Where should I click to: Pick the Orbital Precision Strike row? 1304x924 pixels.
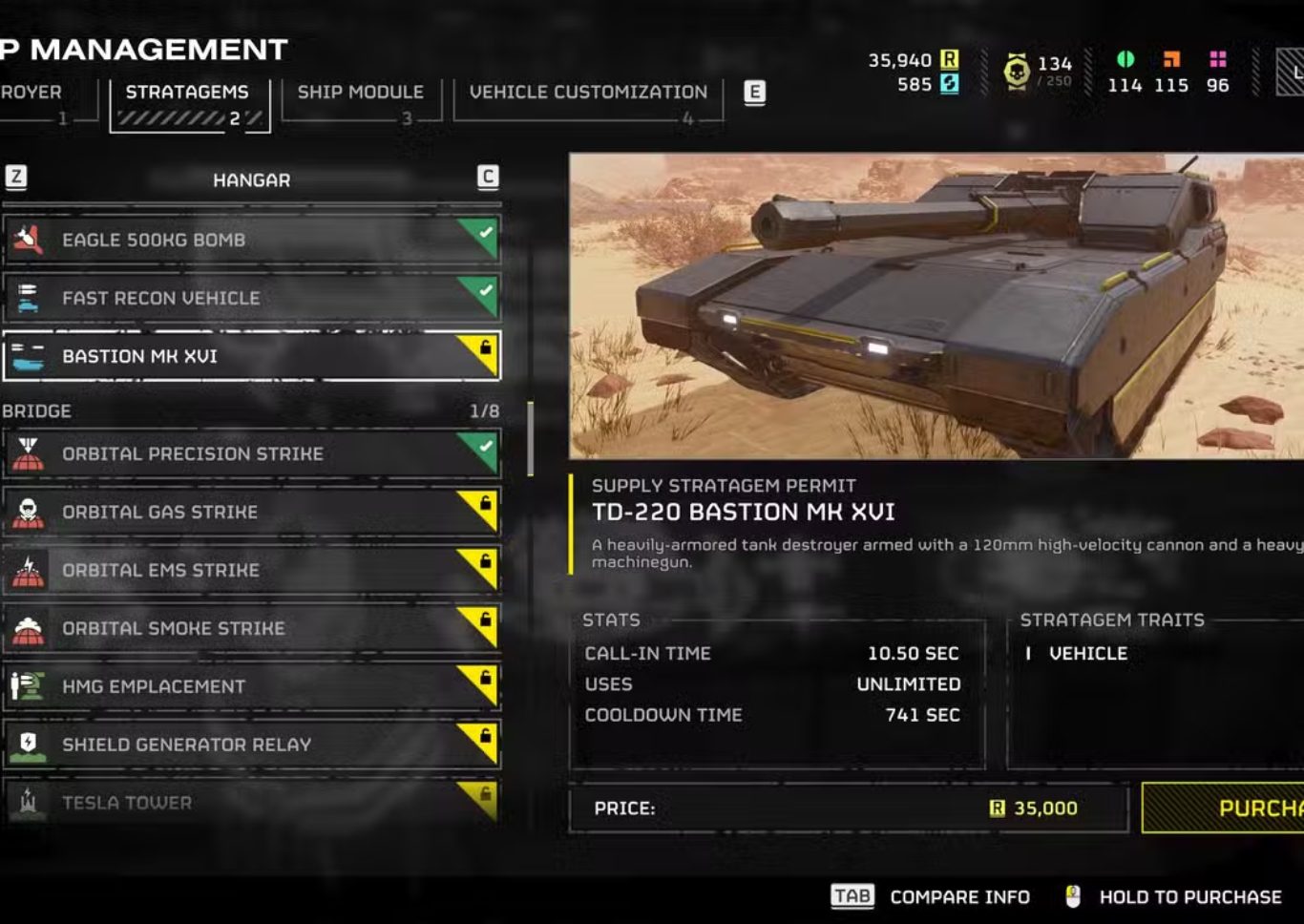point(251,453)
